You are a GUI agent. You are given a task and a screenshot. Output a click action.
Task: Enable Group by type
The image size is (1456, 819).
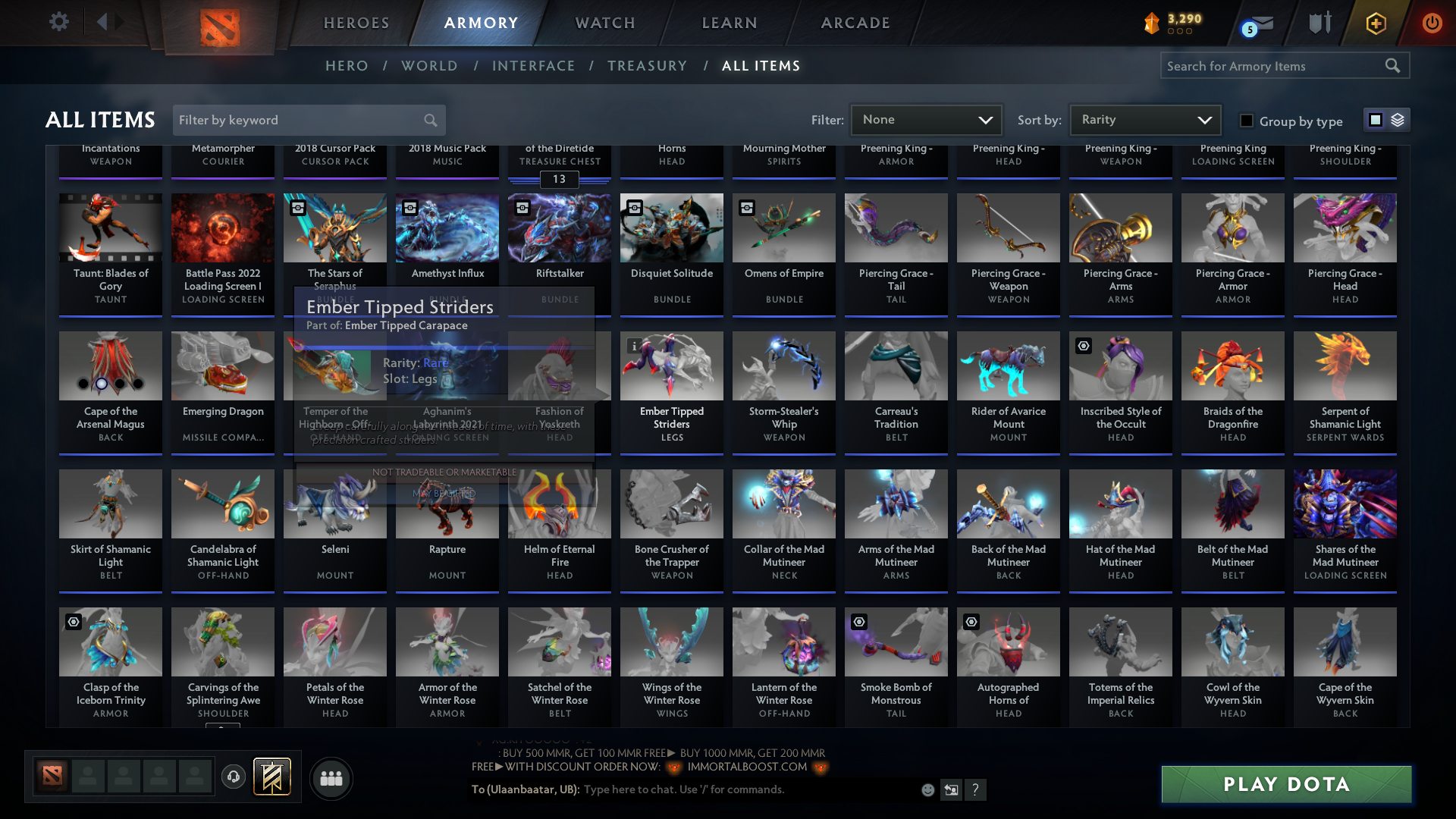[1246, 121]
